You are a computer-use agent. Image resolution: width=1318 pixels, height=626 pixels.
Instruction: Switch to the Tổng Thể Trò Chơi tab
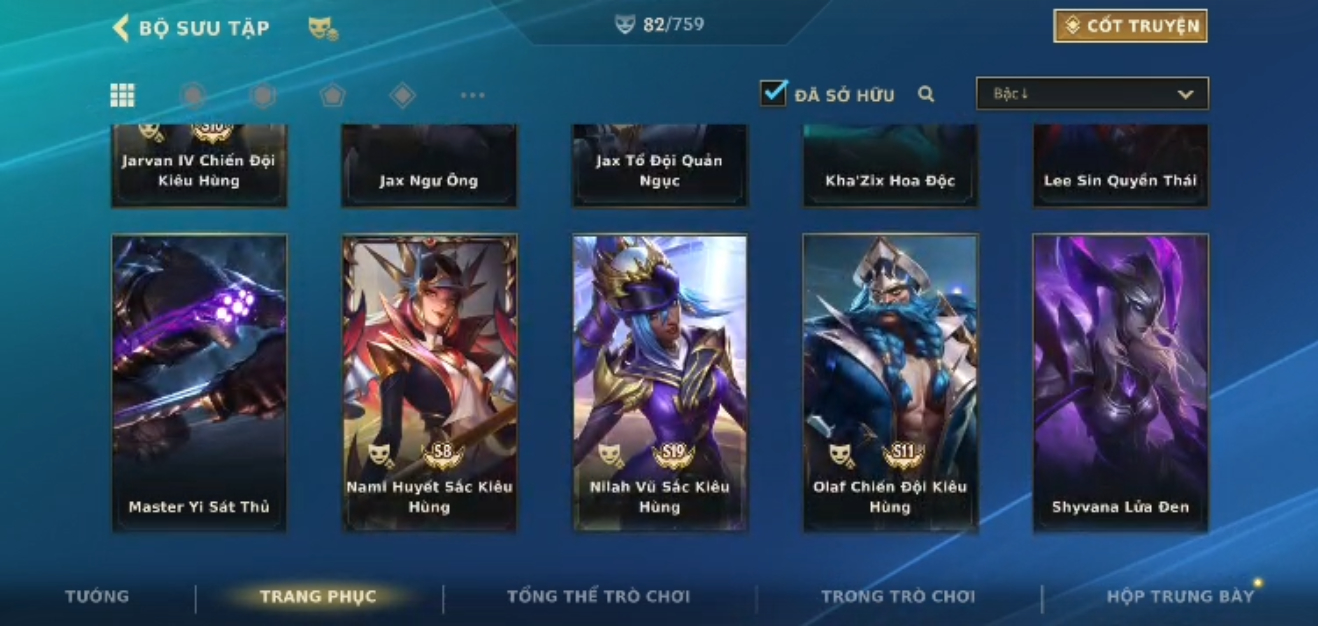pos(598,596)
